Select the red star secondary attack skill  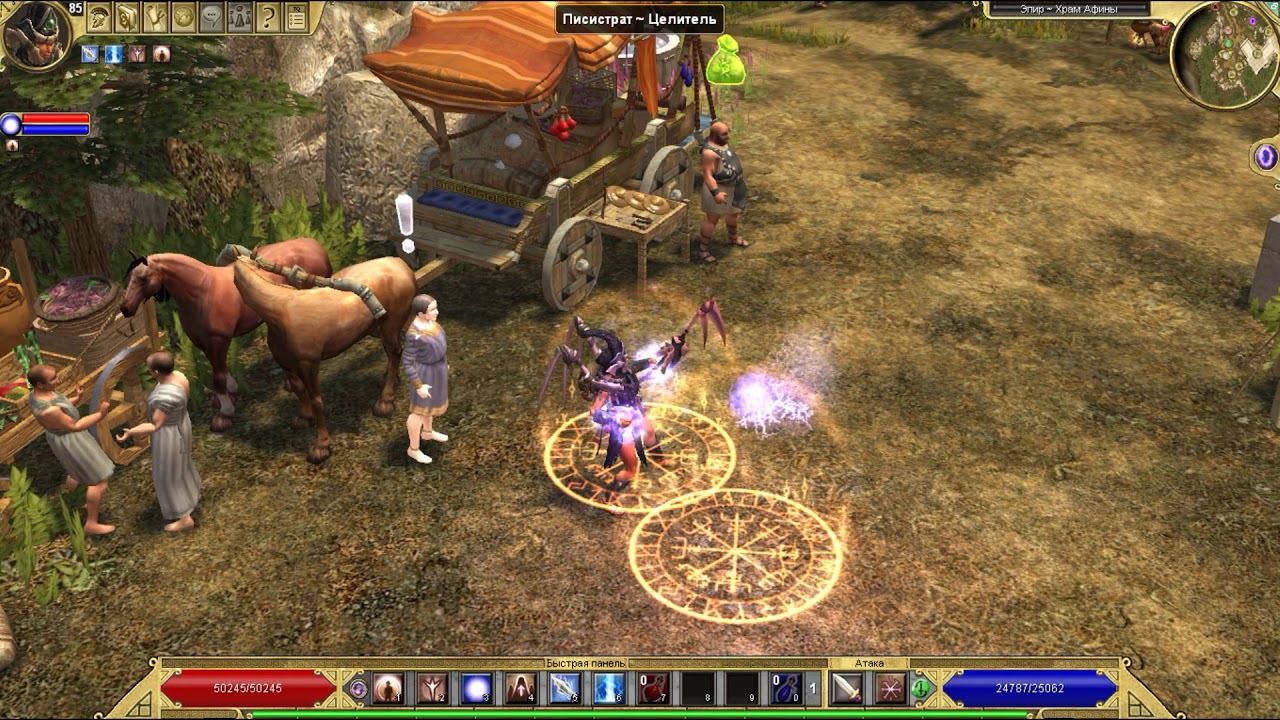(x=889, y=688)
